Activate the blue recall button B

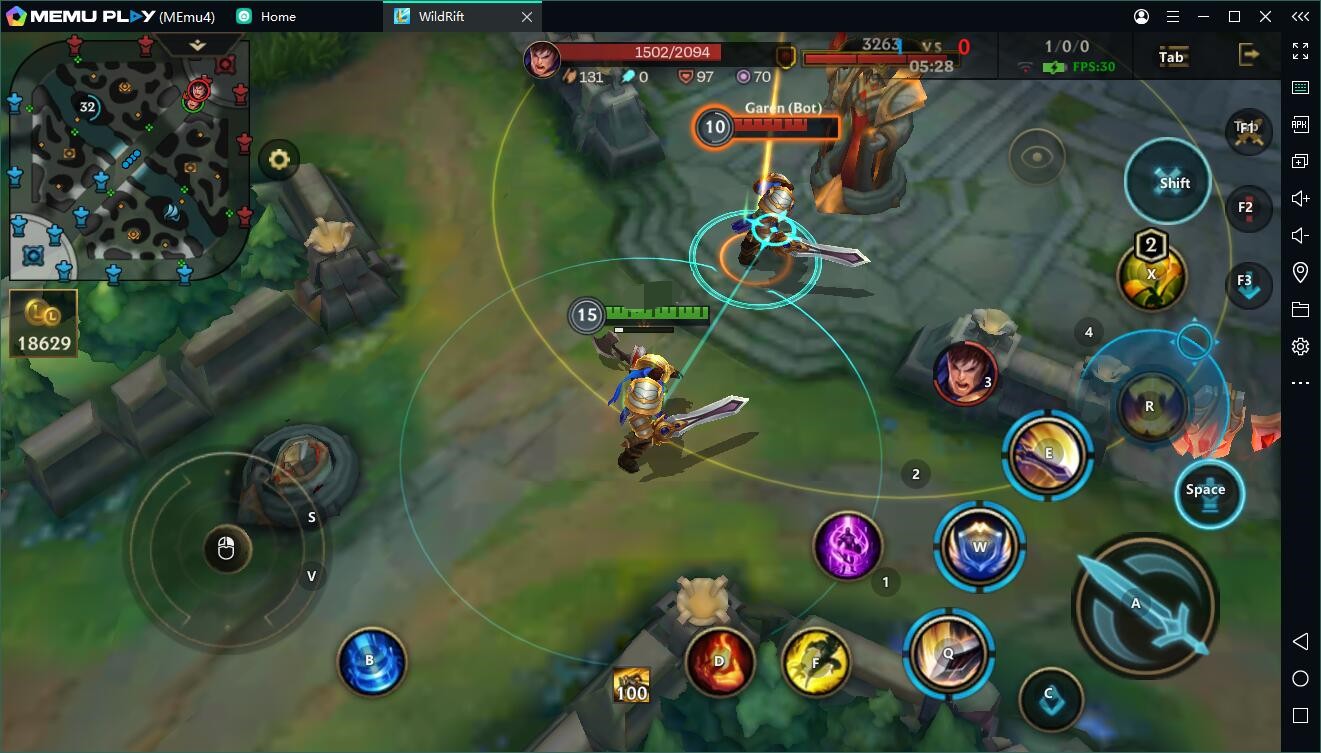371,661
